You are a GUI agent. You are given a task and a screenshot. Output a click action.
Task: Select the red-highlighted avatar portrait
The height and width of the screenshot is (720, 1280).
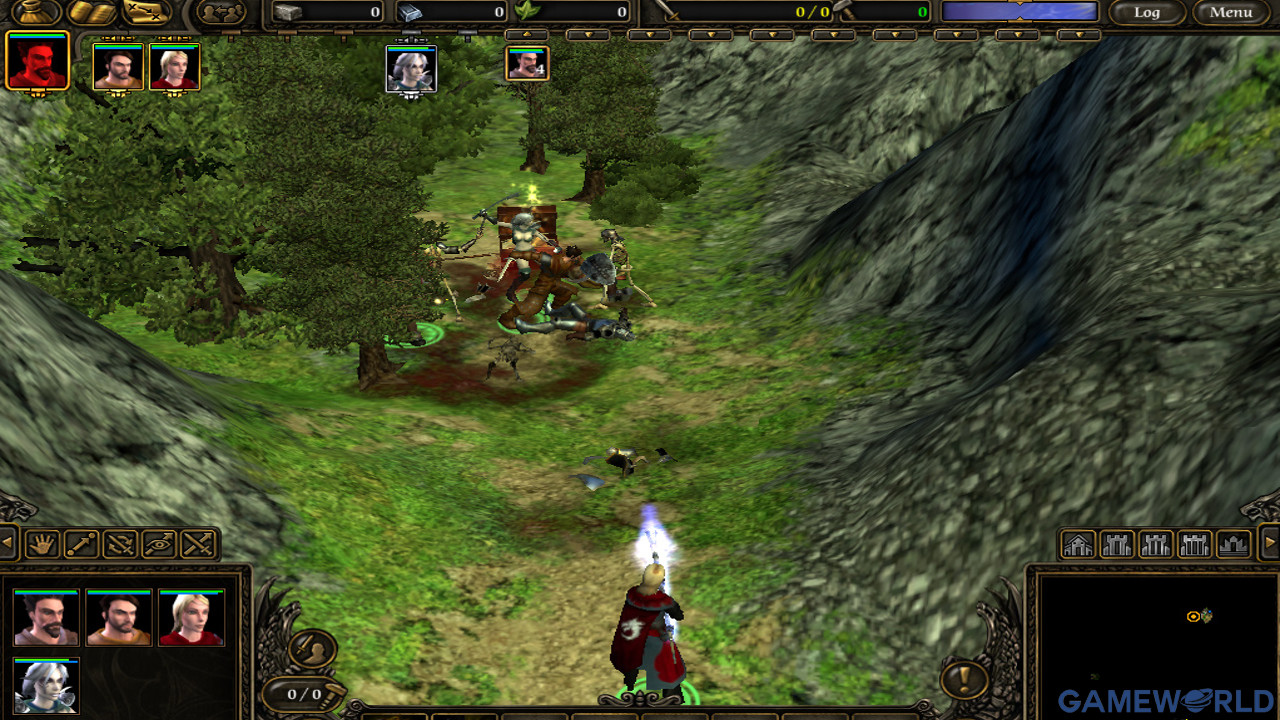[x=38, y=62]
